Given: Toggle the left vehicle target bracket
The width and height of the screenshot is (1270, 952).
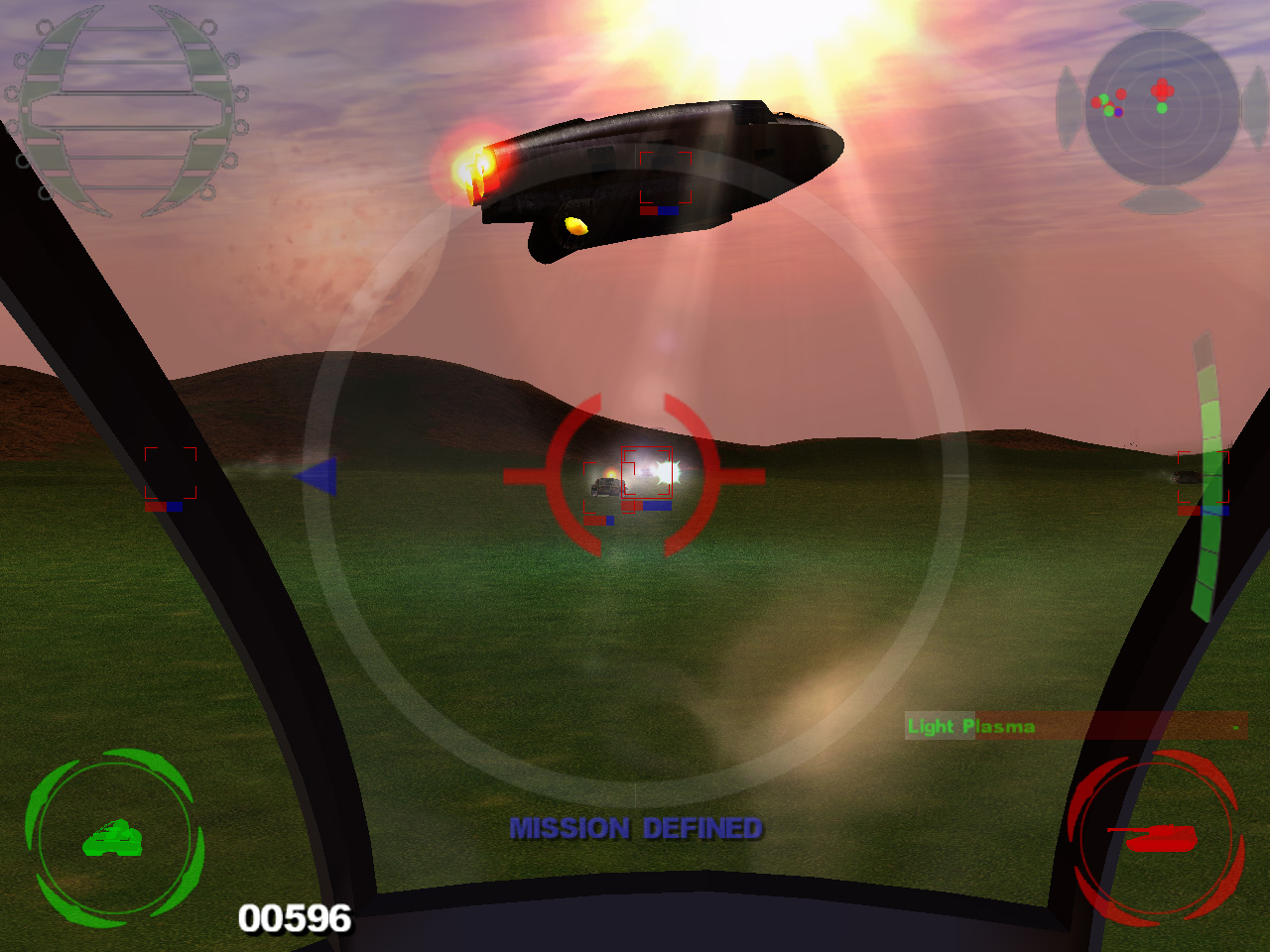Looking at the screenshot, I should point(171,473).
